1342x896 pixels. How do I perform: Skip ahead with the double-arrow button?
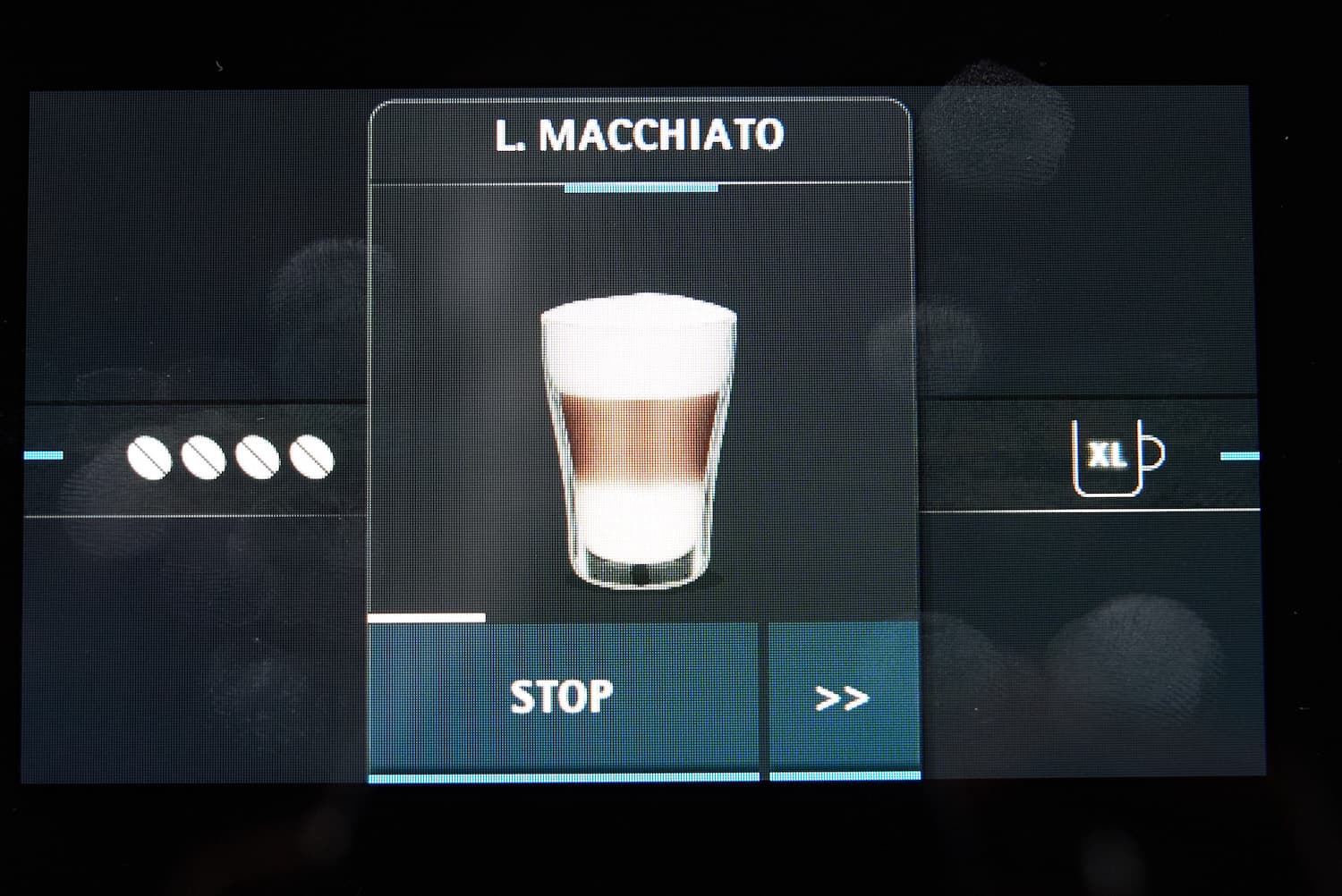pos(844,697)
